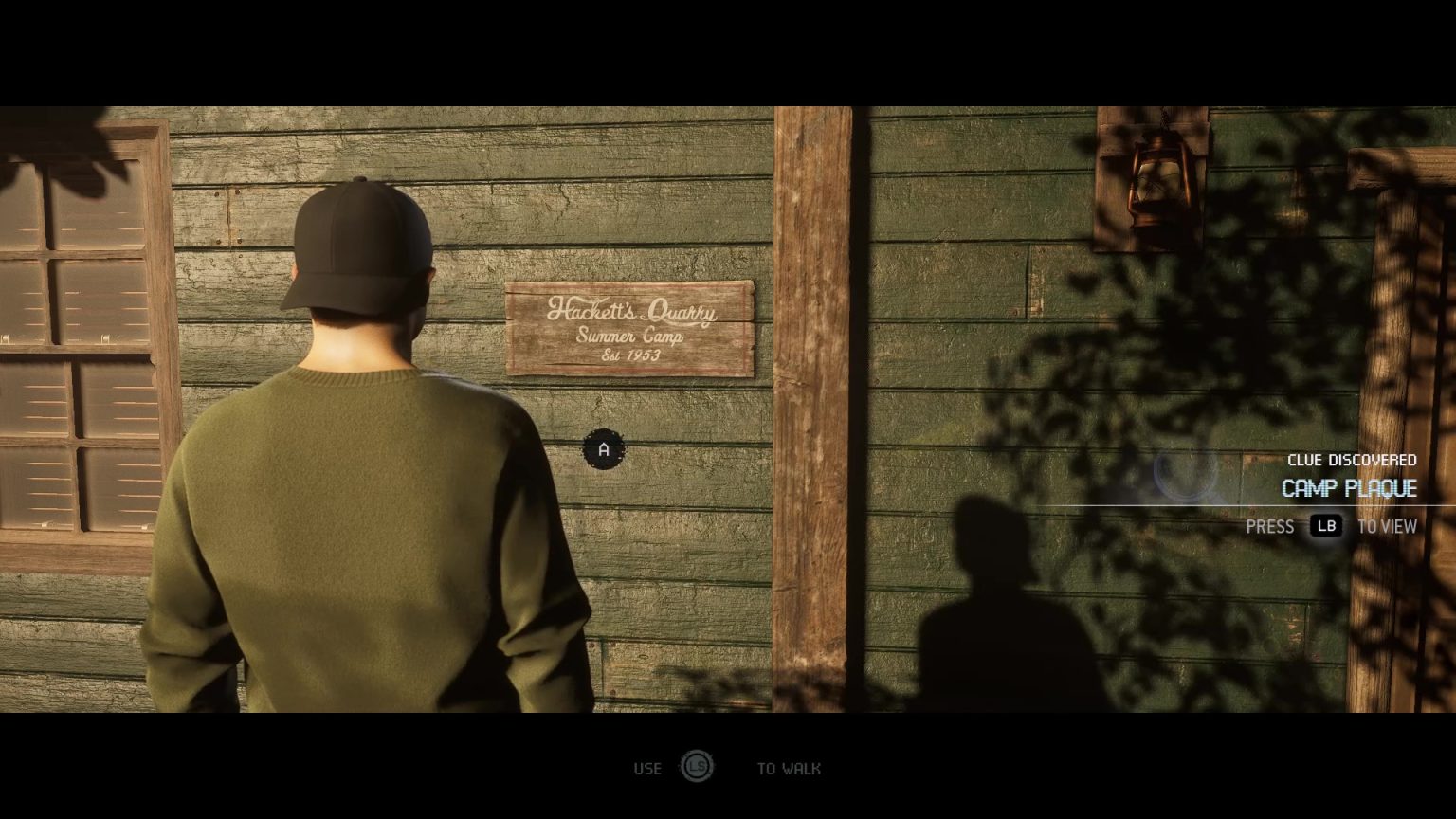Viewport: 1456px width, 819px height.
Task: Click the CLUE DISCOVERED header text
Action: [x=1354, y=460]
